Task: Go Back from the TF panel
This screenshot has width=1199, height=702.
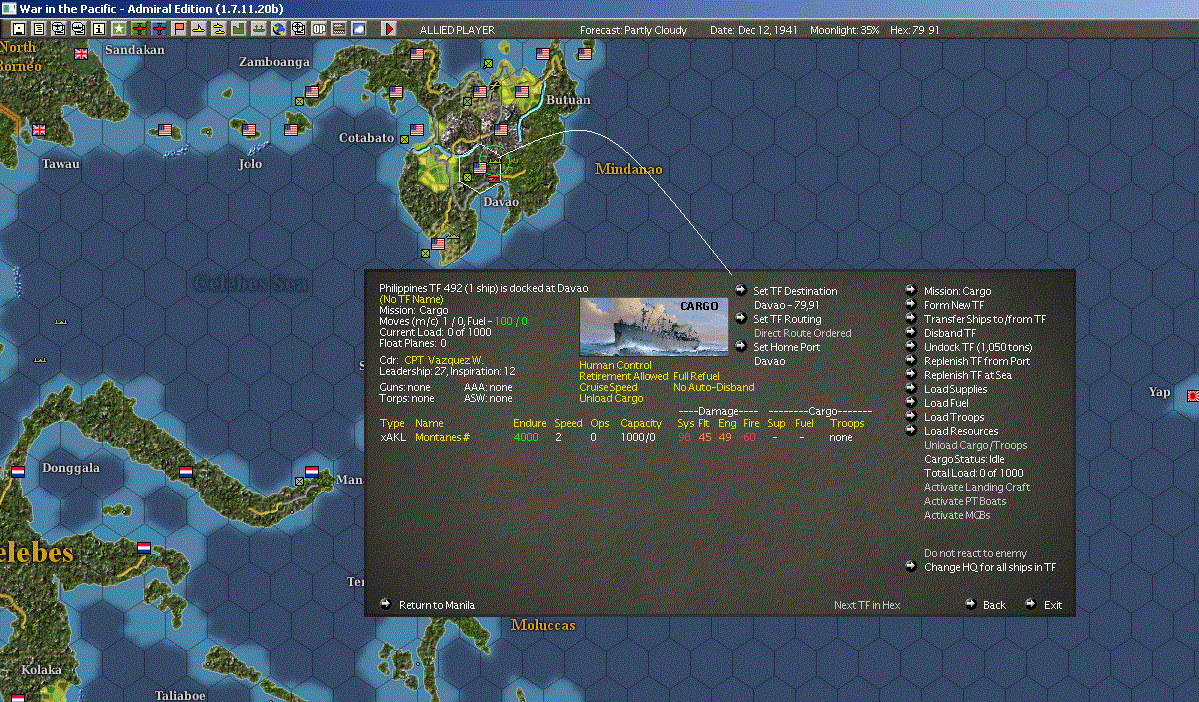Action: 993,605
